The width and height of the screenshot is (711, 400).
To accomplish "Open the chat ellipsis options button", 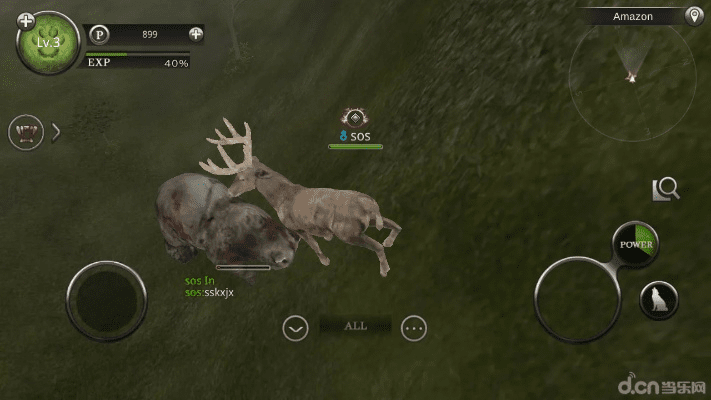I will coord(414,327).
